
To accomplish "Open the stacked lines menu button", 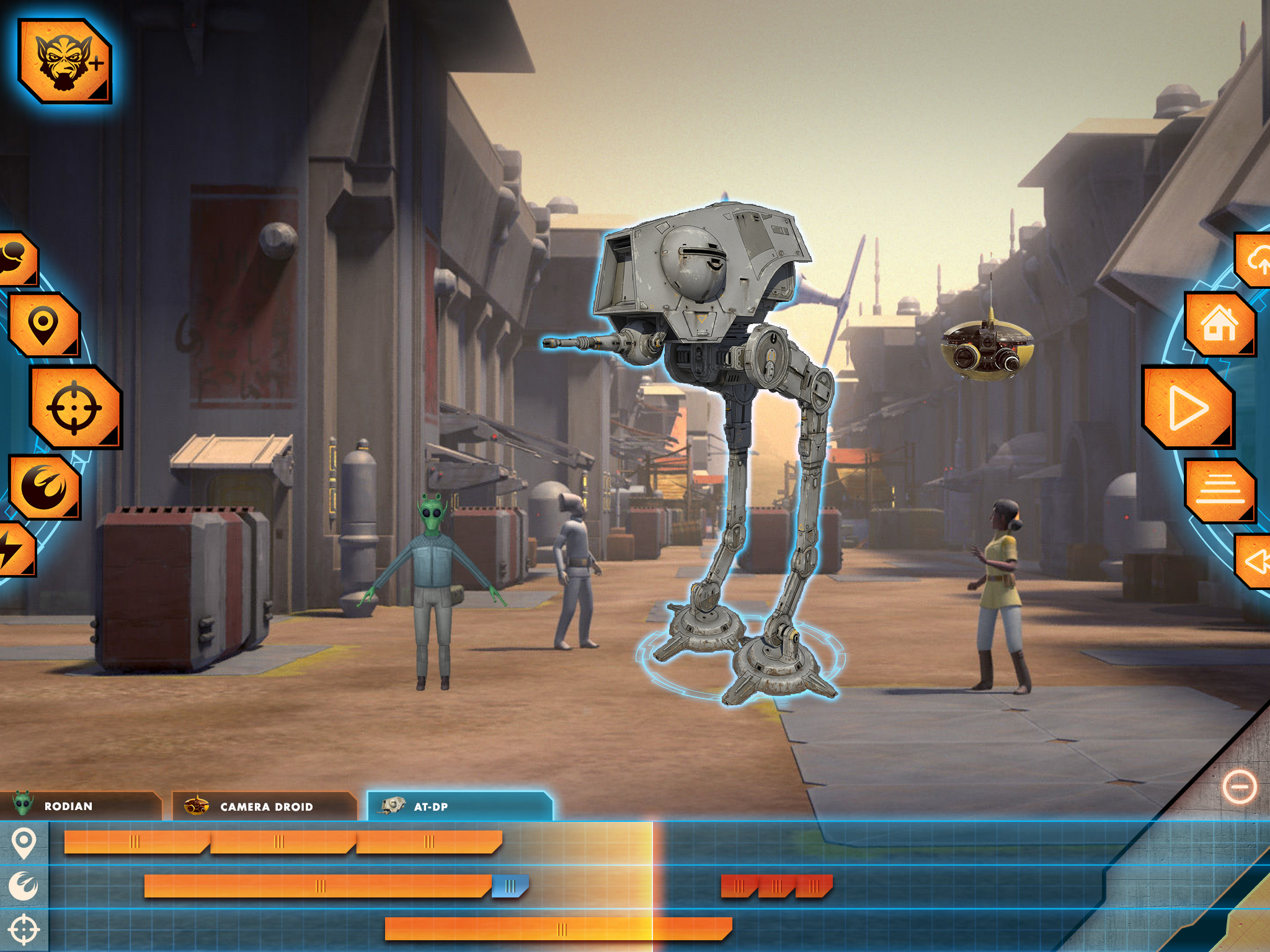I will [x=1219, y=490].
